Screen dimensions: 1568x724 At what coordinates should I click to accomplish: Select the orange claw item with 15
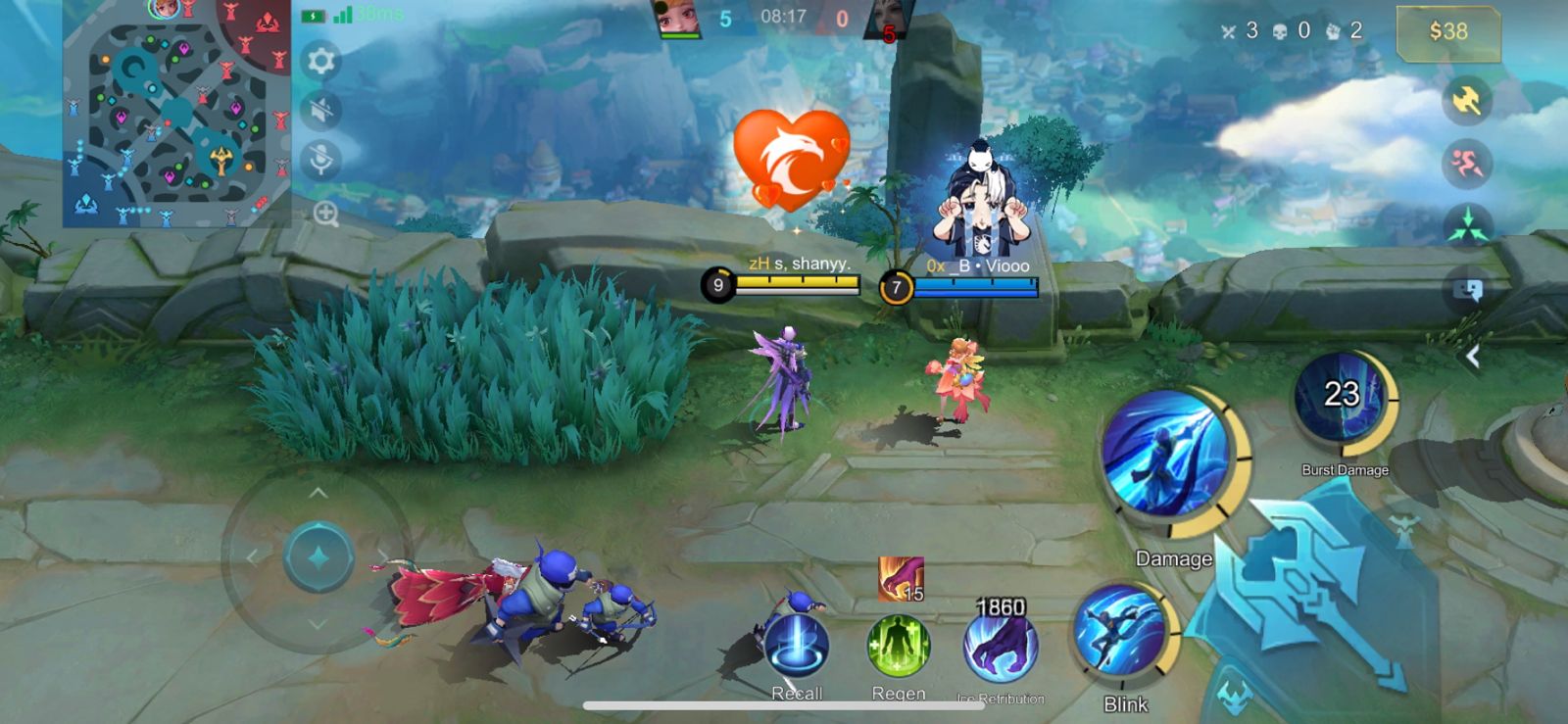pos(901,578)
